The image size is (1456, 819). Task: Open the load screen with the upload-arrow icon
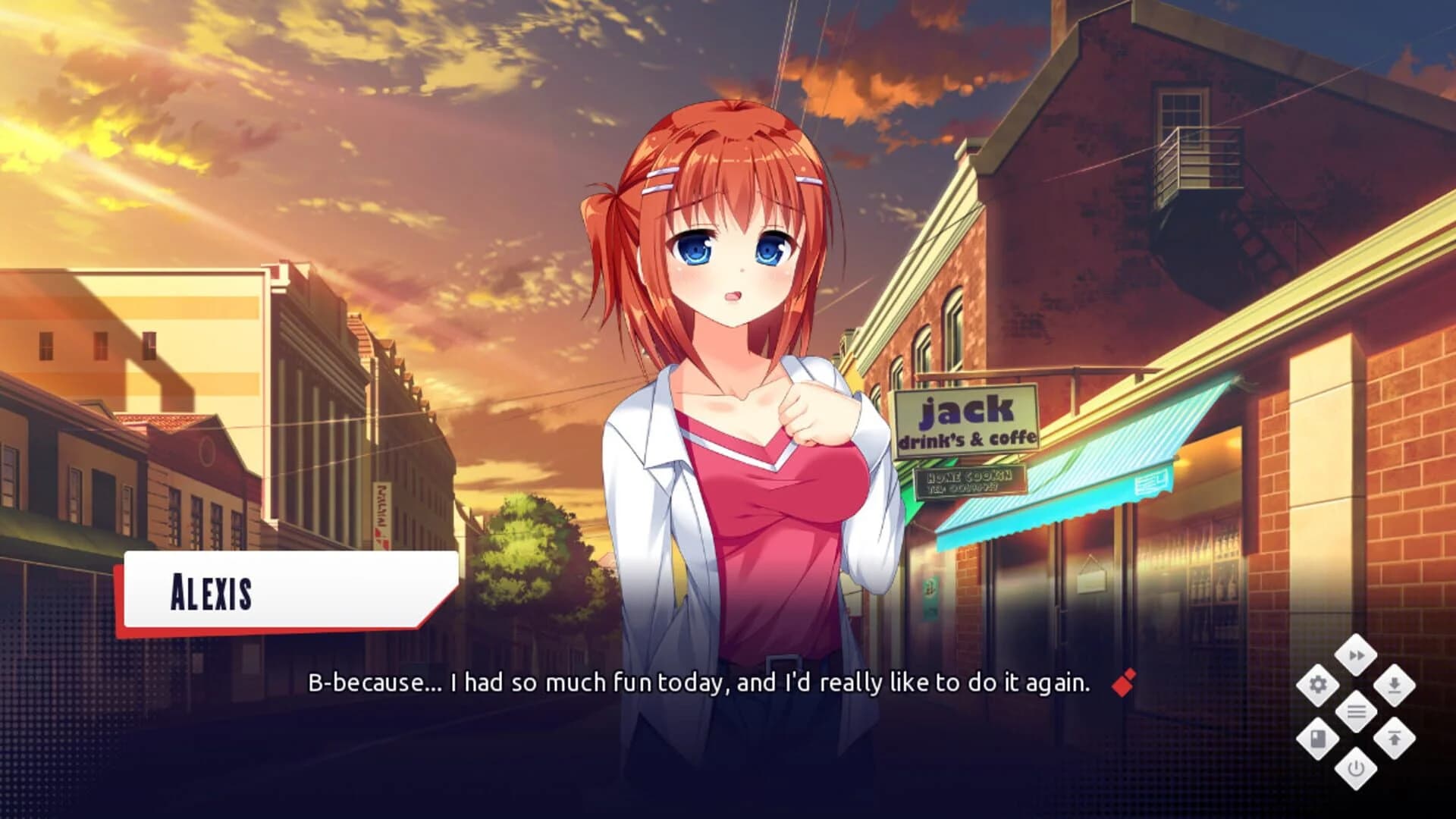[1395, 736]
